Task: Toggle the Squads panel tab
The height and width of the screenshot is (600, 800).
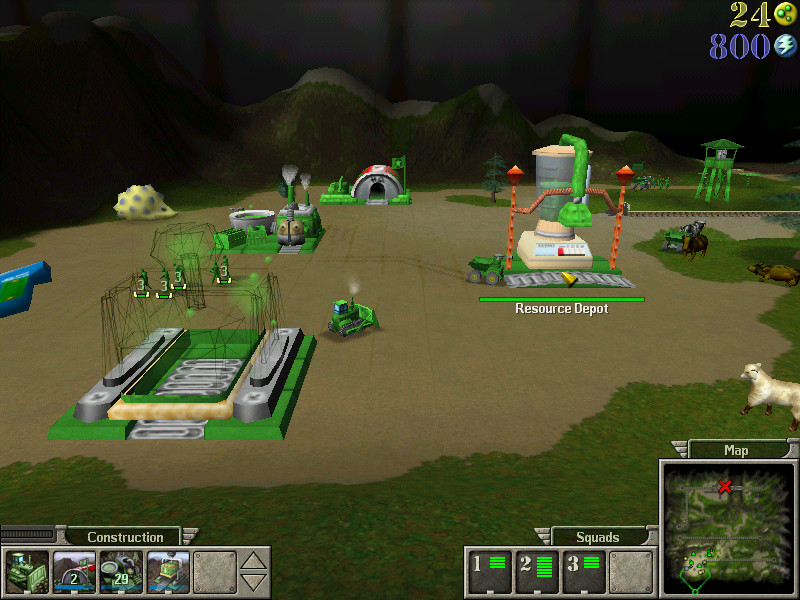Action: 598,537
